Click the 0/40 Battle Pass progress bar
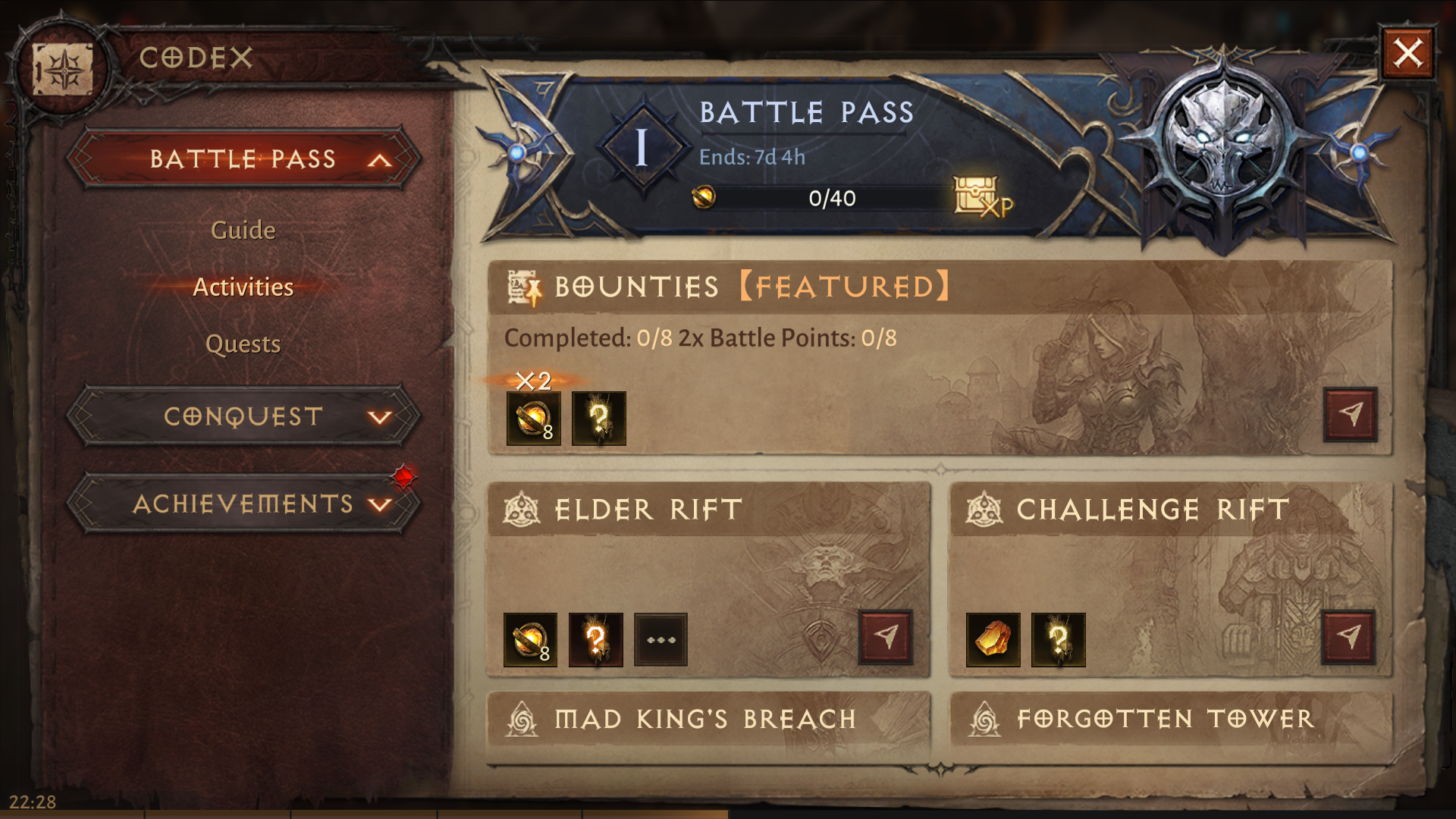 point(831,199)
